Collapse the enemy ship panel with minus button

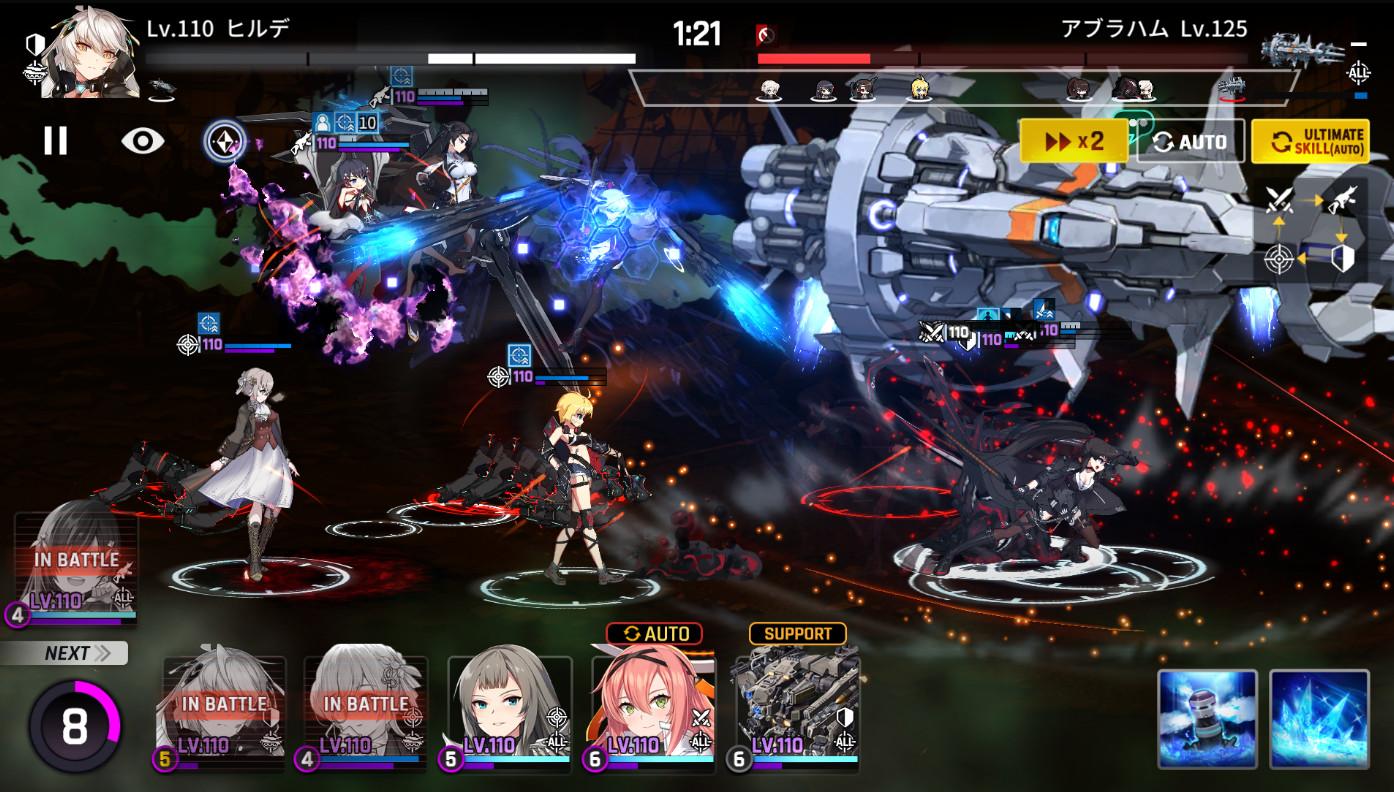tap(1357, 44)
